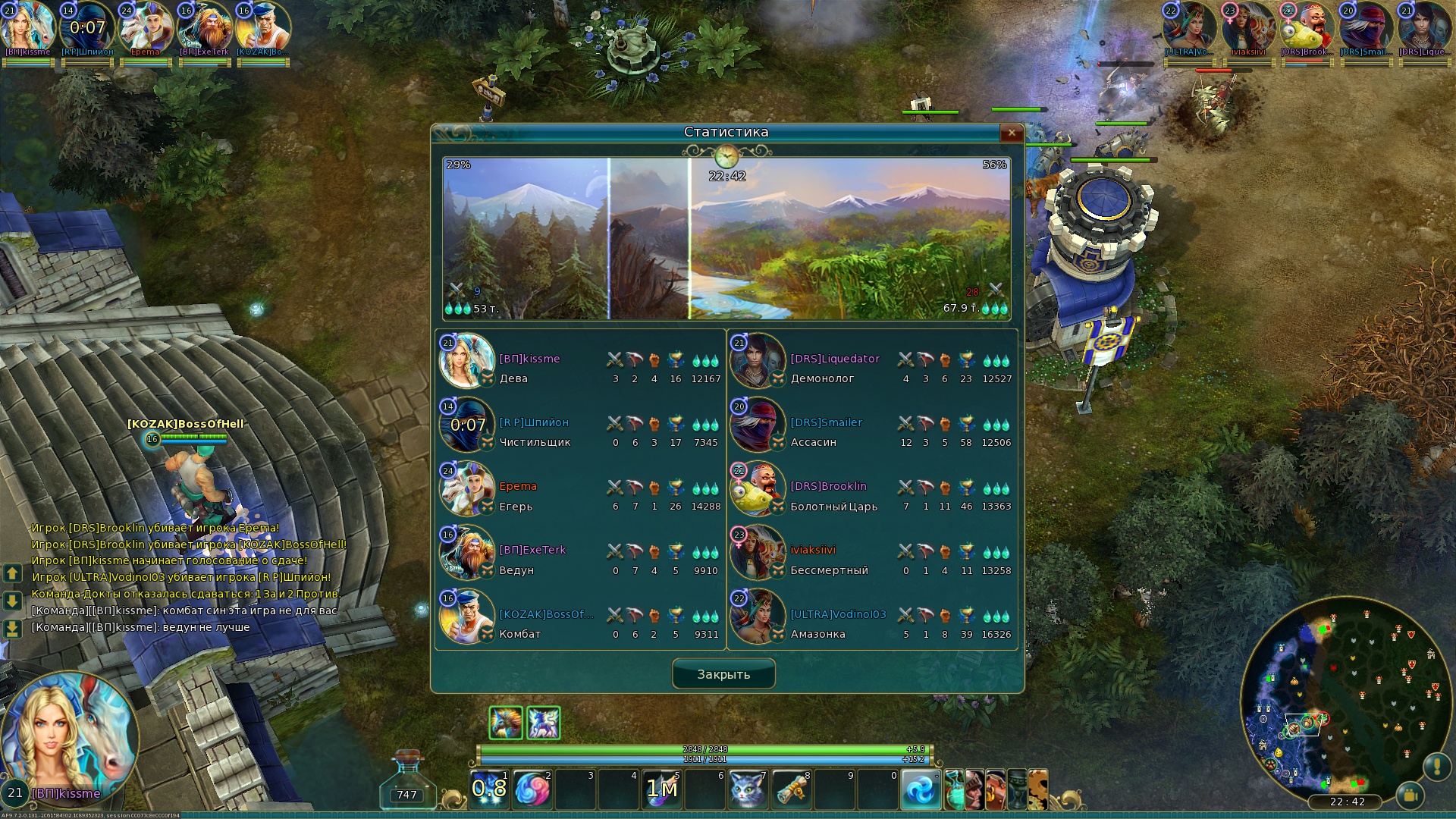Click the unicorn buff icon above the health bar
This screenshot has width=1456, height=819.
click(x=544, y=723)
